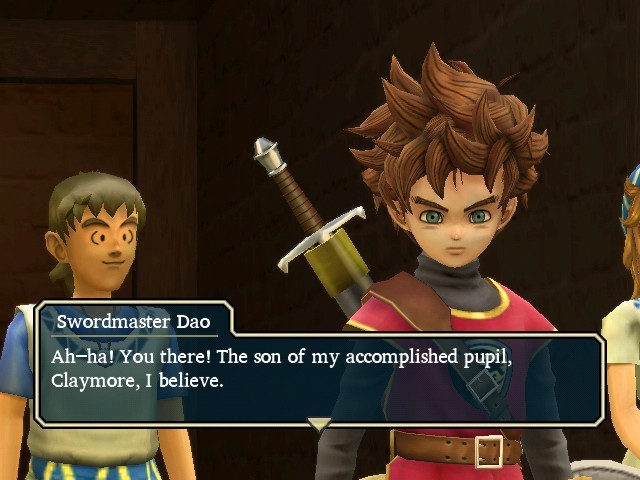Click Swordmaster Dao's dialogue text box
The width and height of the screenshot is (640, 480).
320,377
